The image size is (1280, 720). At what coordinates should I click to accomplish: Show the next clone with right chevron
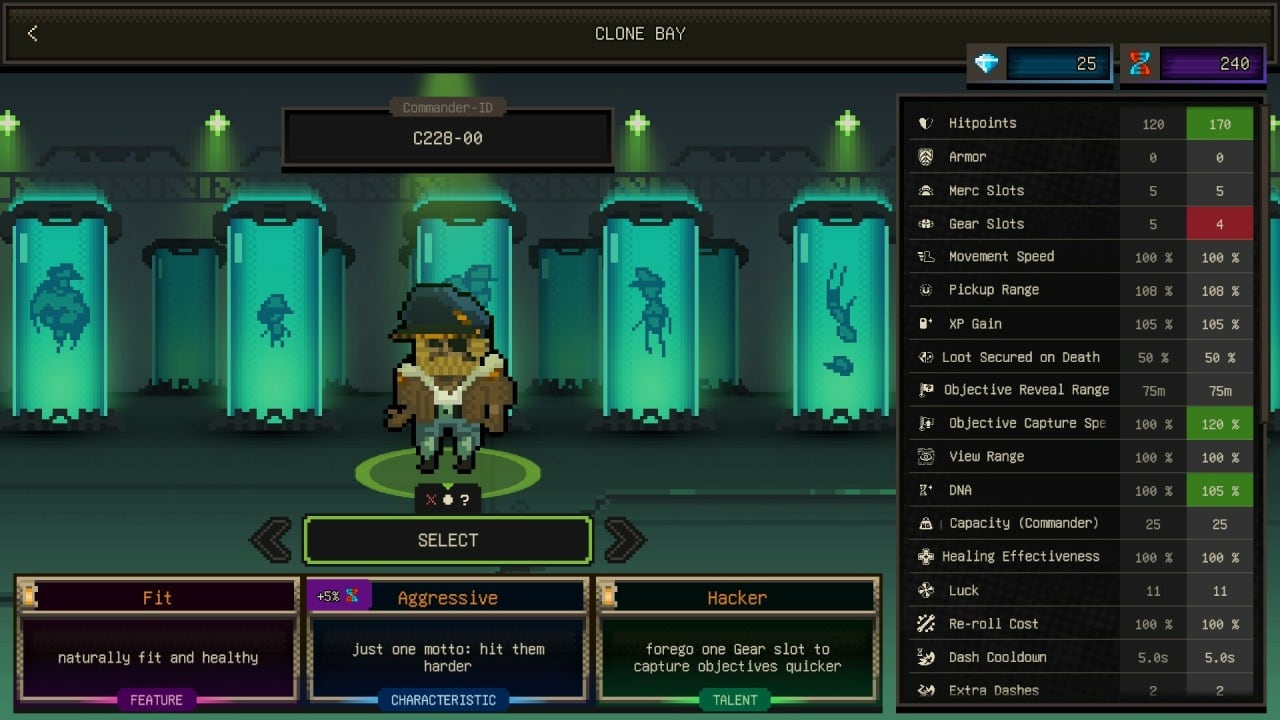[624, 540]
